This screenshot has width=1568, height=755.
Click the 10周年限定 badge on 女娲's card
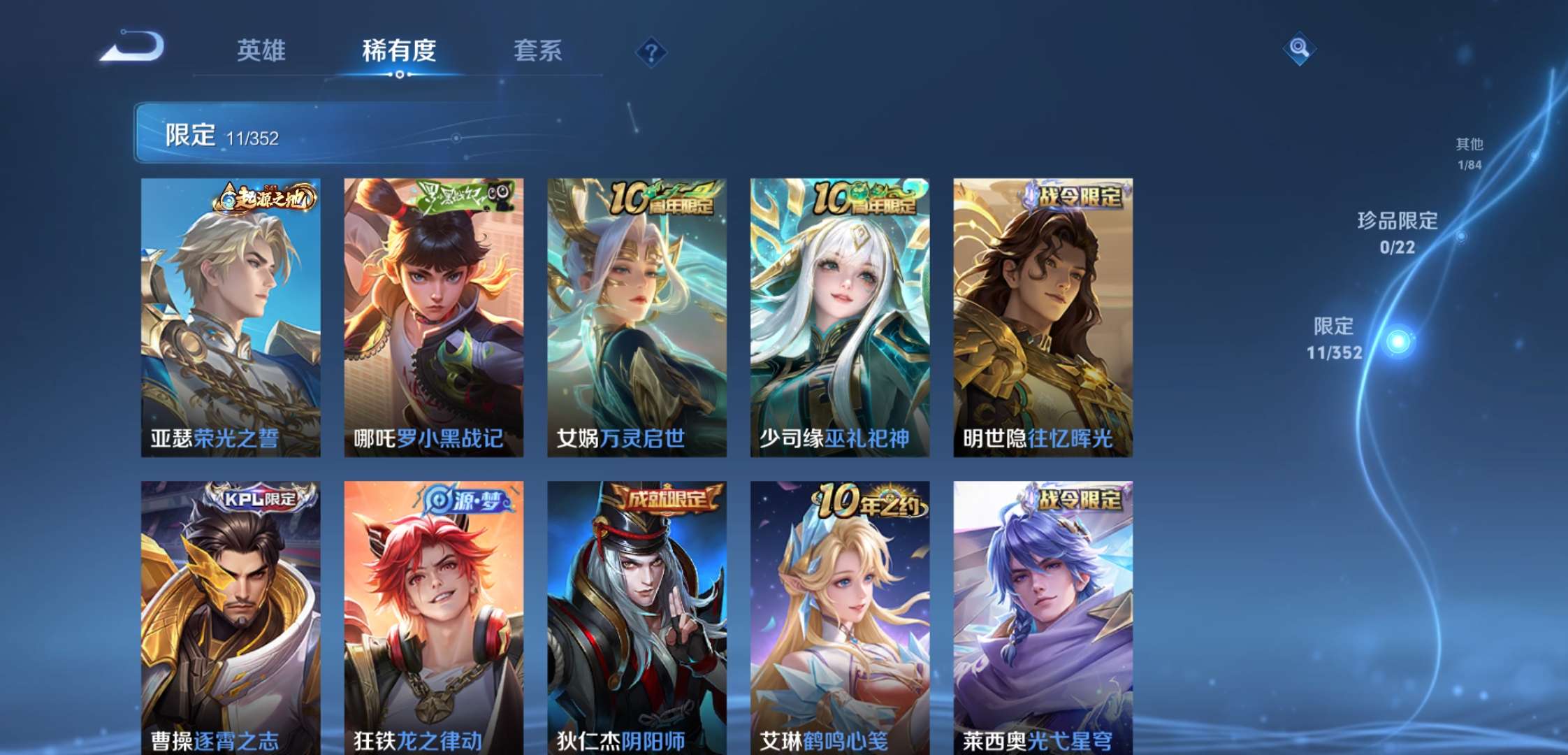(x=663, y=199)
